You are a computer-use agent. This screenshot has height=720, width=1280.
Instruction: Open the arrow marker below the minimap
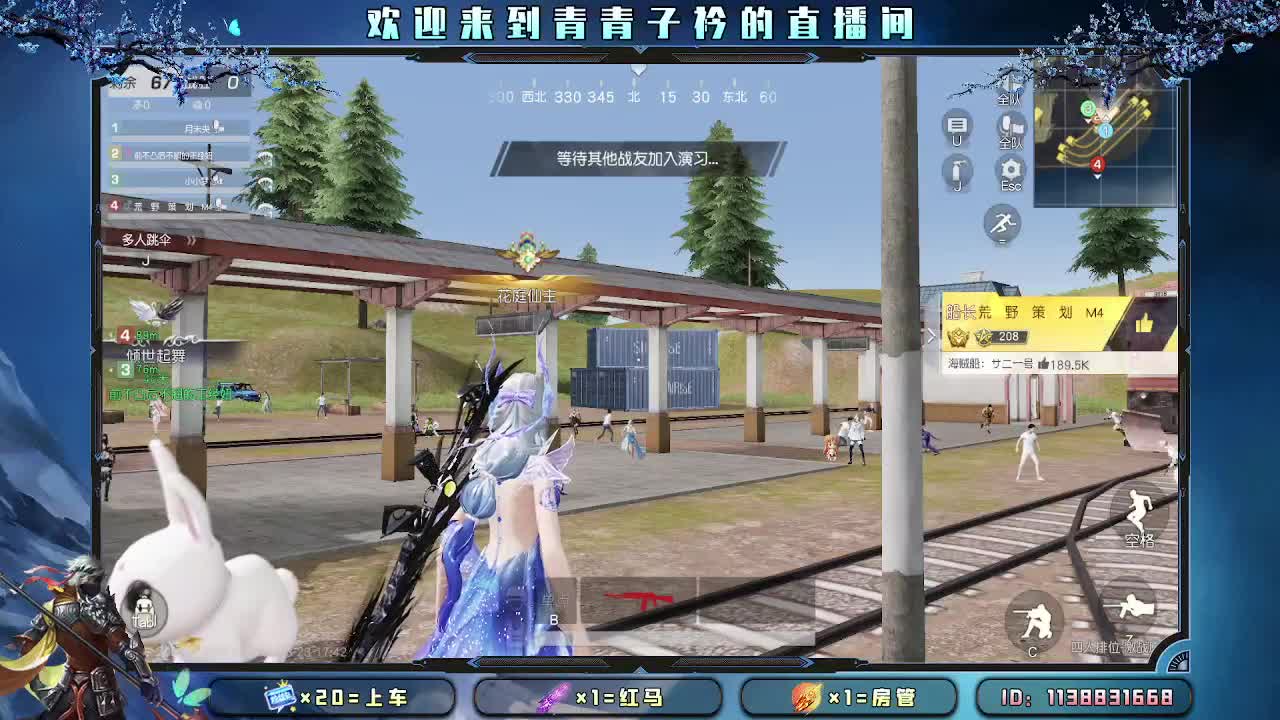[x=1096, y=178]
